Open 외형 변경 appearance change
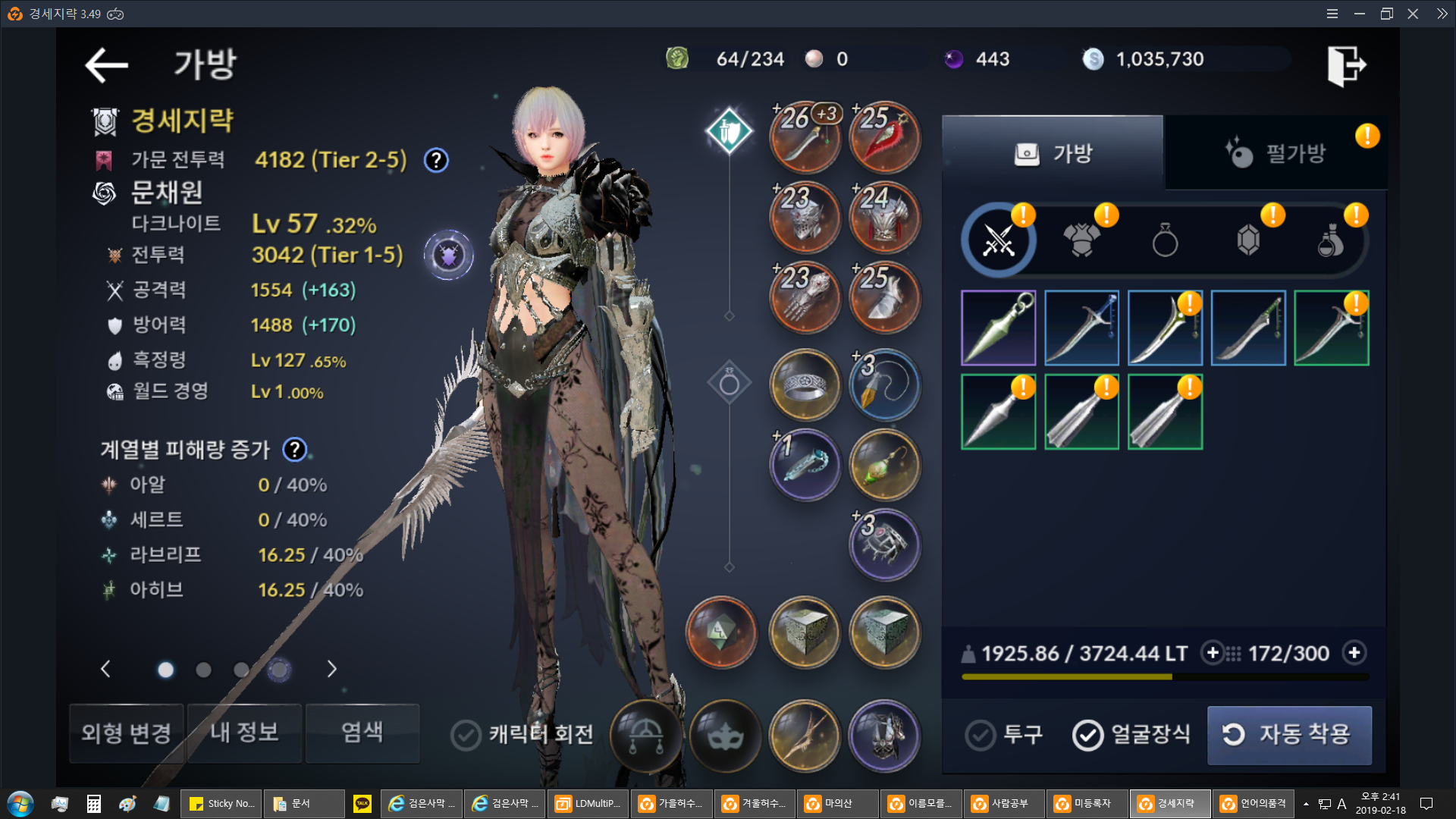Screen dimensions: 1456x819 (127, 733)
